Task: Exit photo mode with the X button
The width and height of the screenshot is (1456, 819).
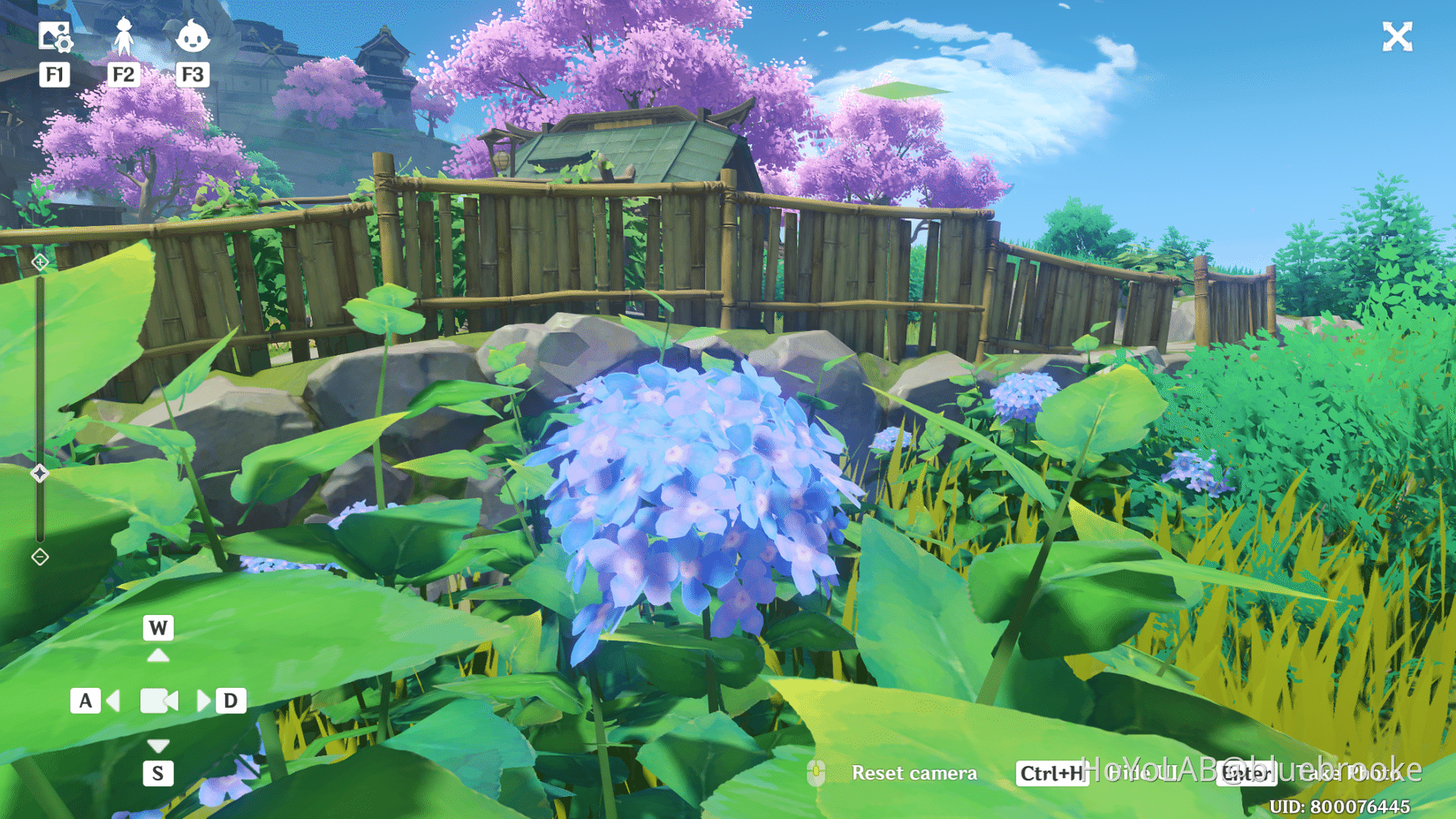Action: (1397, 36)
